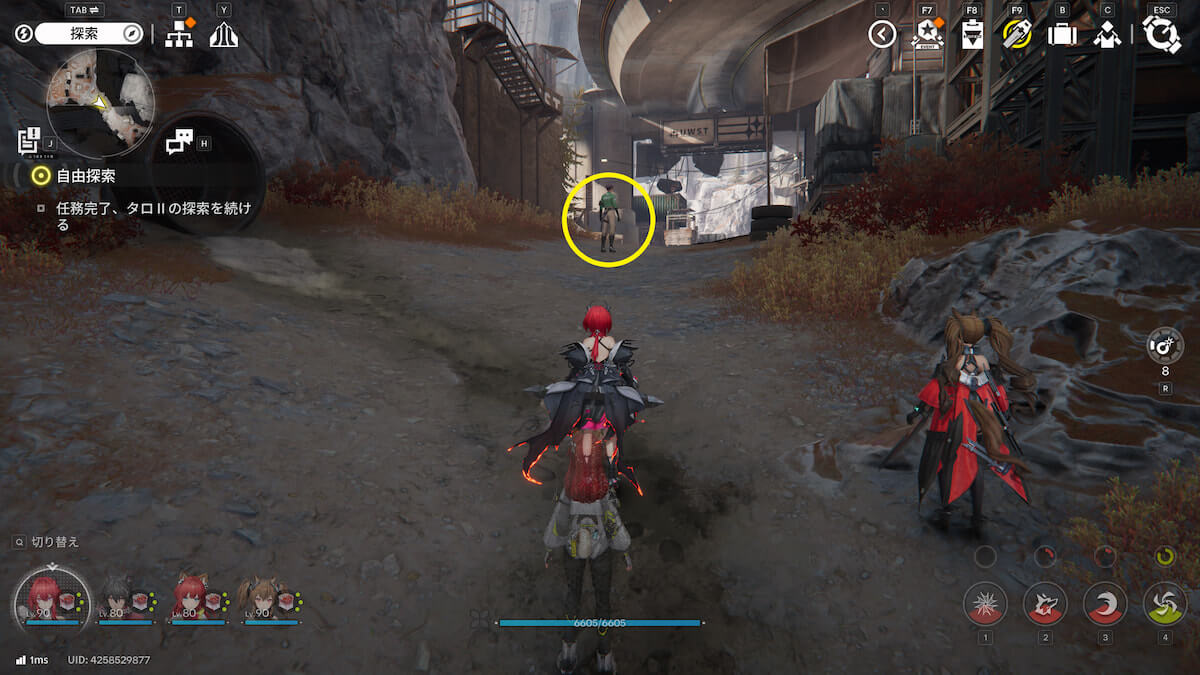Image resolution: width=1200 pixels, height=675 pixels.
Task: Open the system gear menu
Action: click(1161, 35)
